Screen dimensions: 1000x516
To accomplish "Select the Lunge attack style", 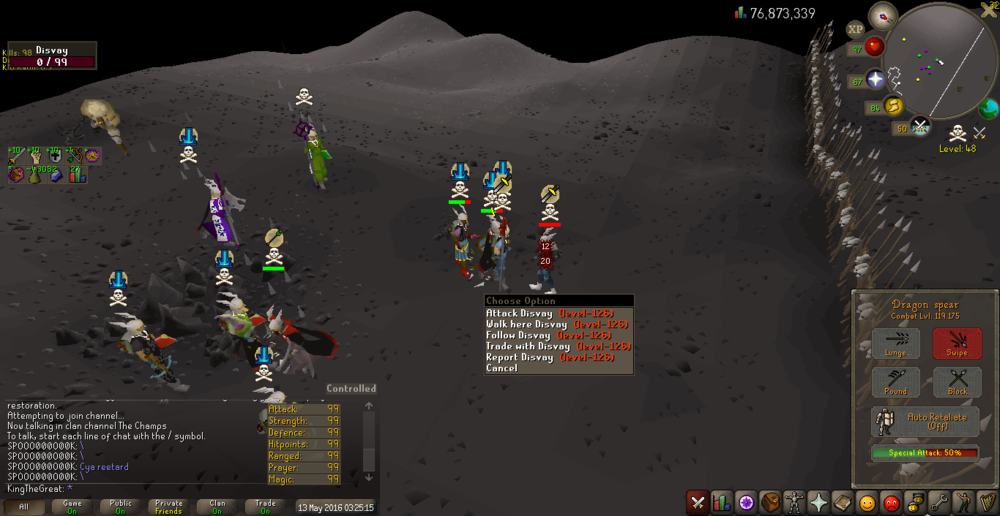I will coord(896,344).
